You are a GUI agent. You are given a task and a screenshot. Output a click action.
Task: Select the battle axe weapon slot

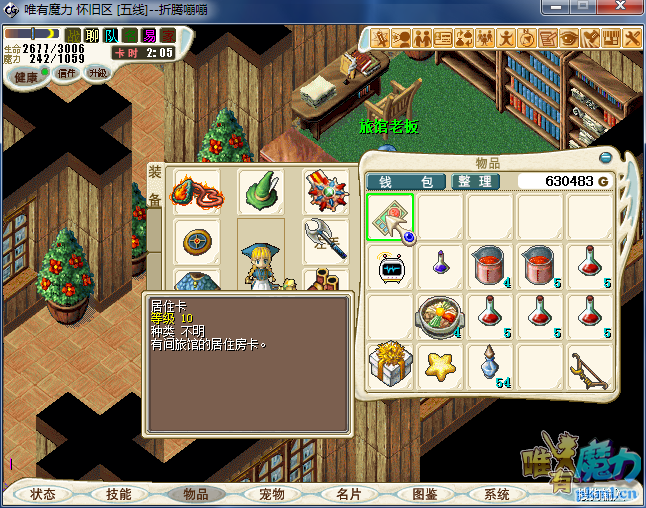pyautogui.click(x=323, y=240)
